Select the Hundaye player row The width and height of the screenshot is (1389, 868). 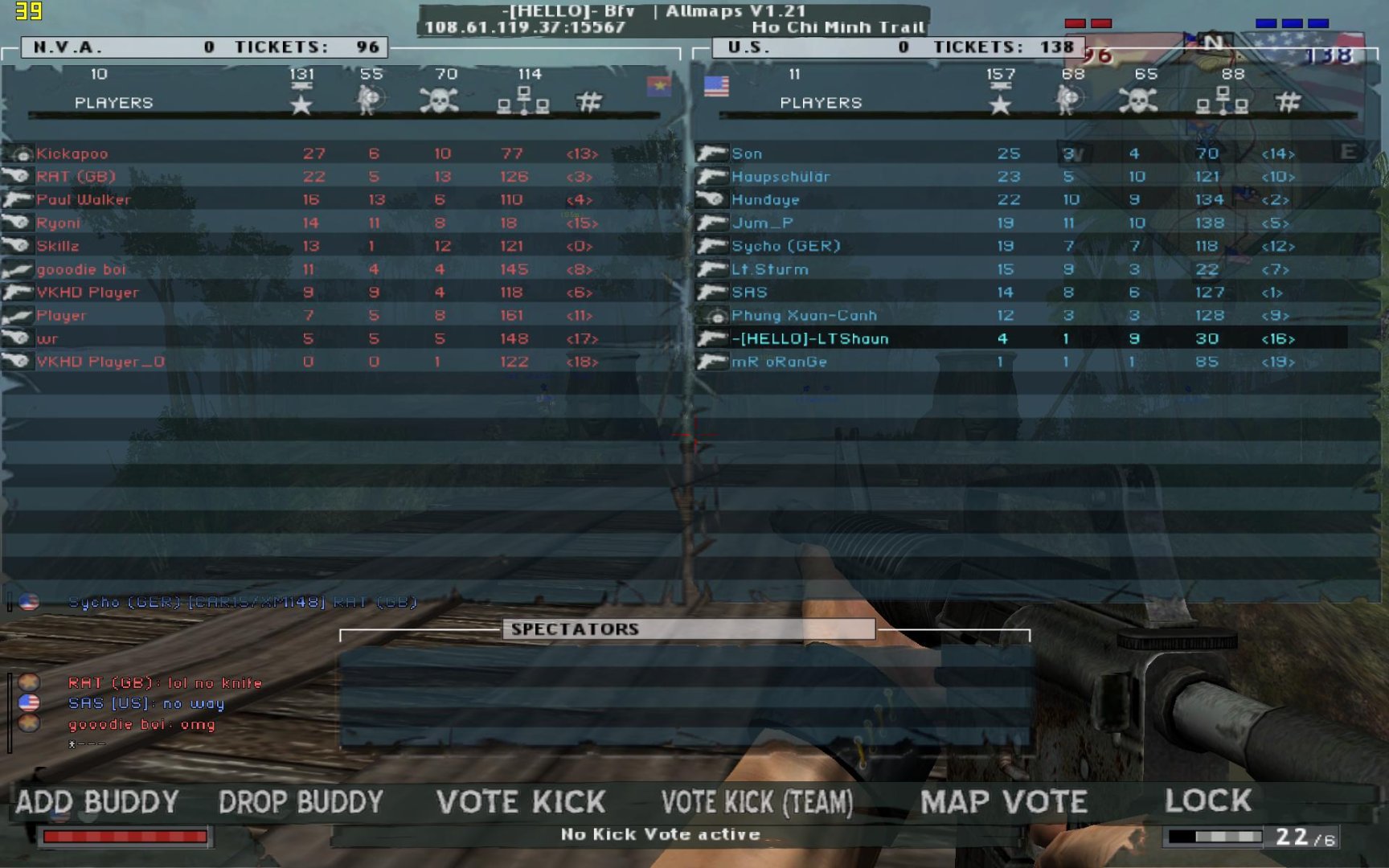pos(765,199)
